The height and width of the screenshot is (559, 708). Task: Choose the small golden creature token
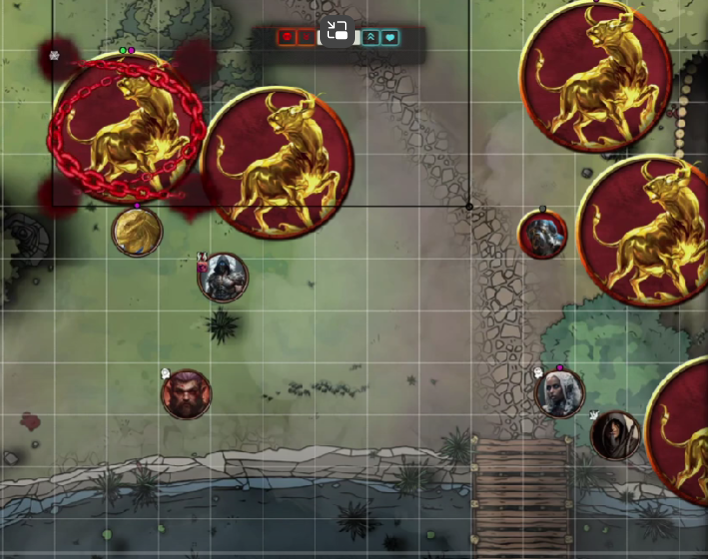coord(137,232)
